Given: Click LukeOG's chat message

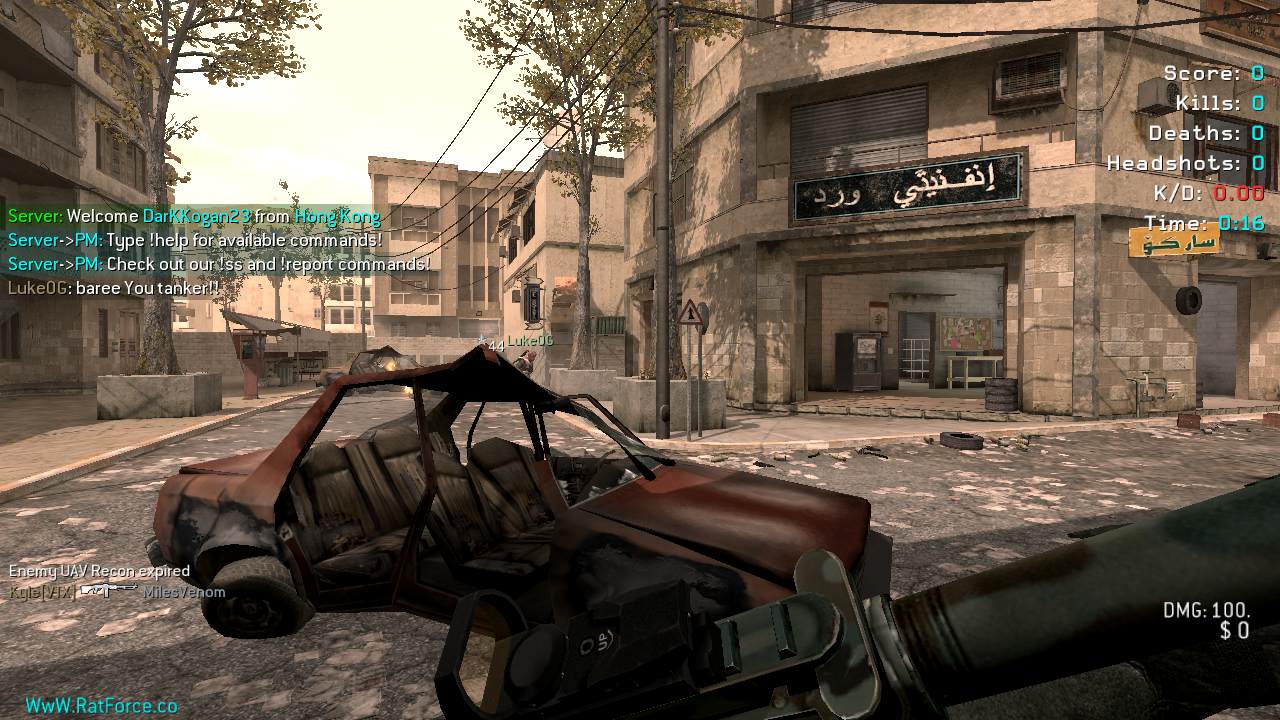Looking at the screenshot, I should pyautogui.click(x=113, y=288).
